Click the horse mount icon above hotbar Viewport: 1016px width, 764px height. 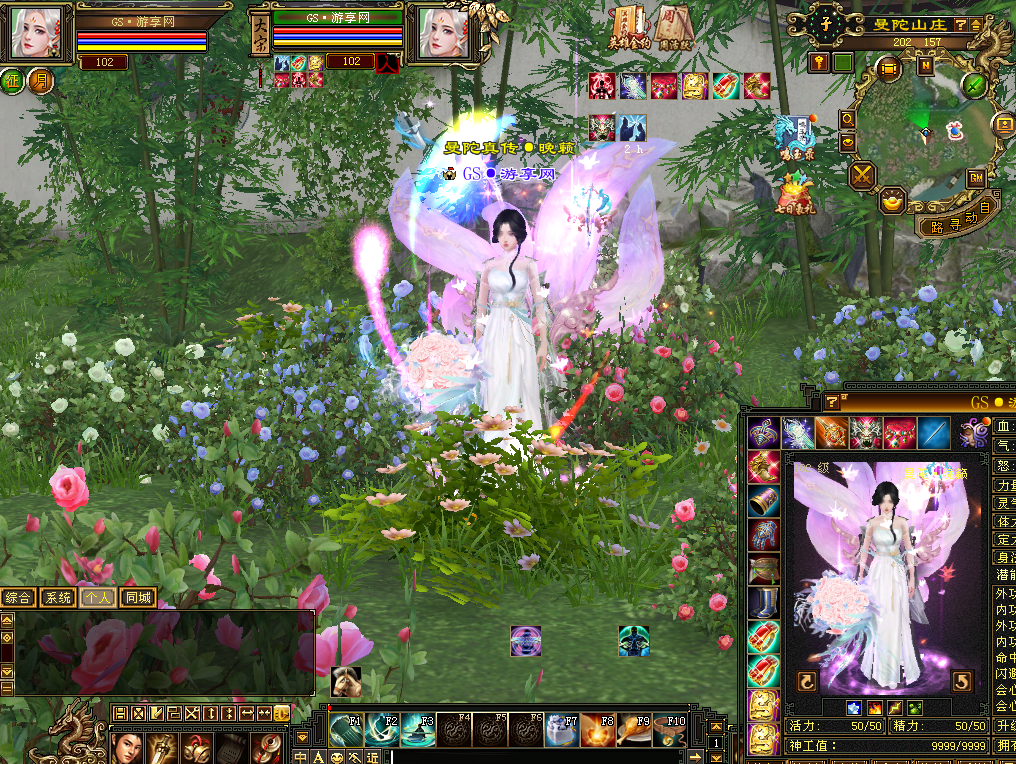pyautogui.click(x=346, y=681)
